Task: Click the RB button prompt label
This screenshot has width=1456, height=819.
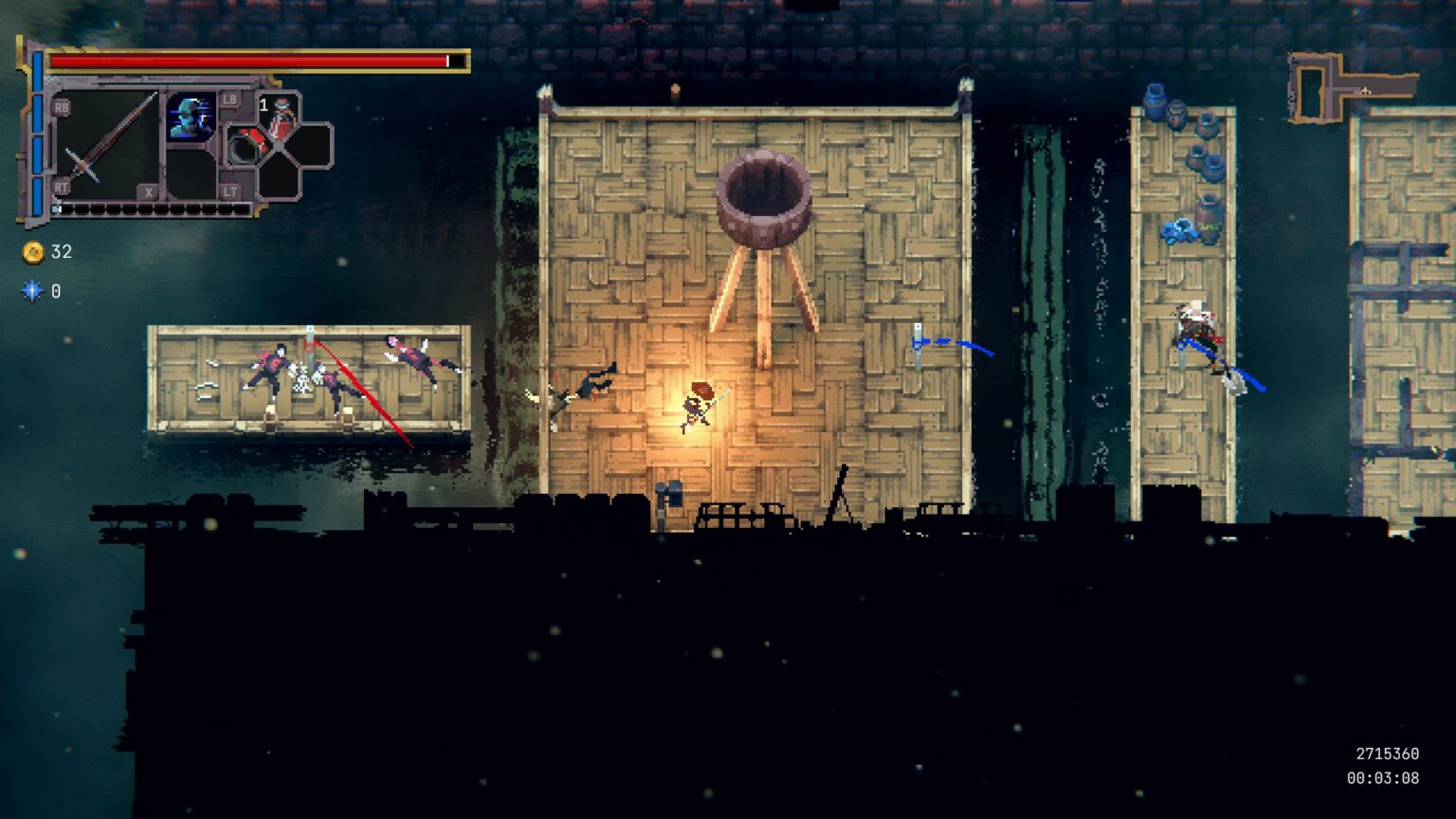Action: pos(62,107)
